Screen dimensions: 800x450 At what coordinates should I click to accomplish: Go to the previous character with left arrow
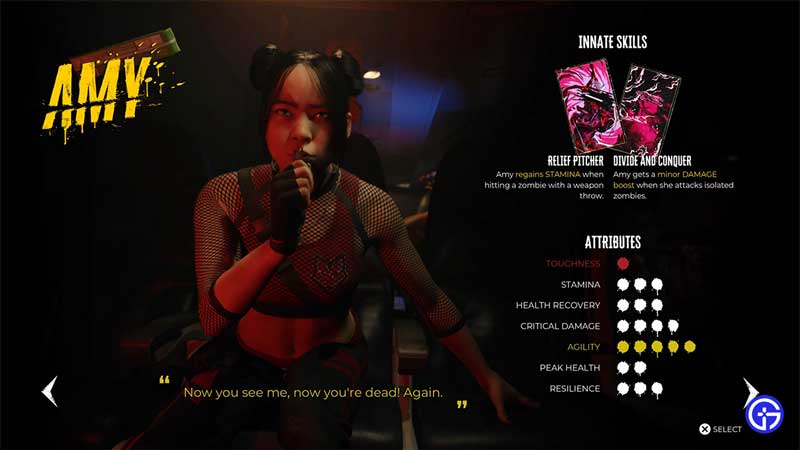[x=50, y=391]
